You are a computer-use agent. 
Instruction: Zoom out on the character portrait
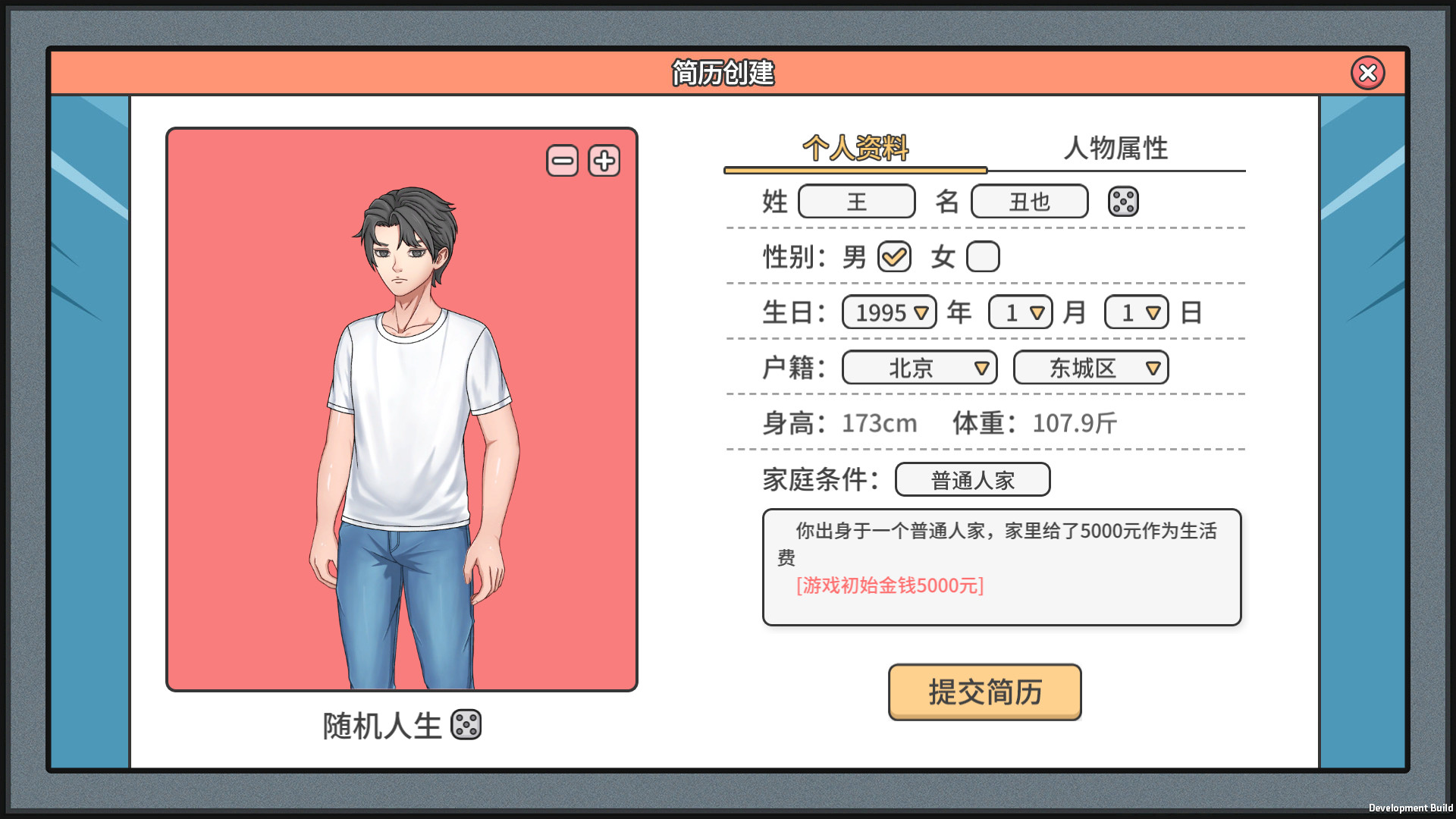tap(562, 160)
